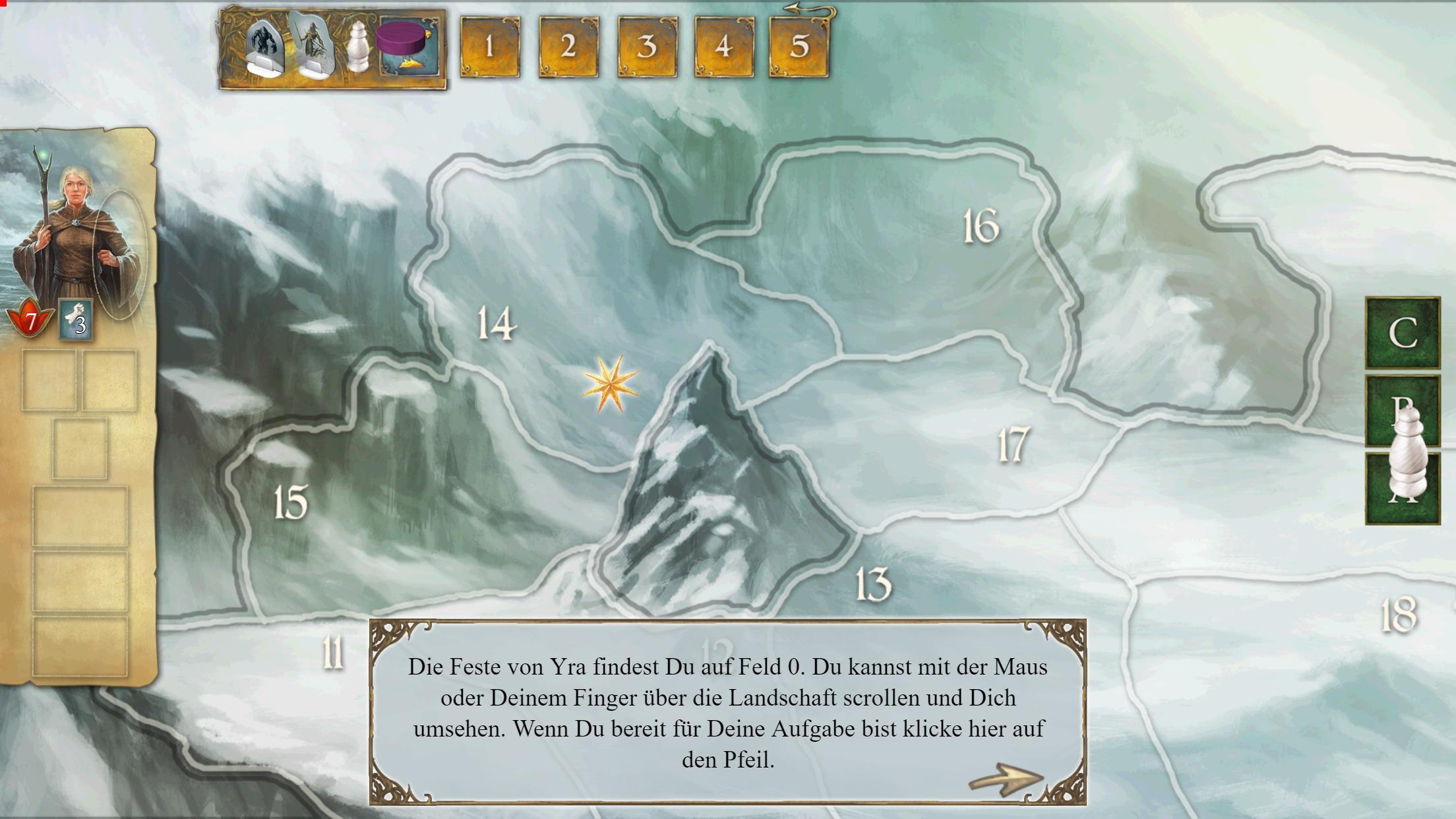Viewport: 1456px width, 819px height.
Task: Select the hour track box numbered 4
Action: point(724,47)
